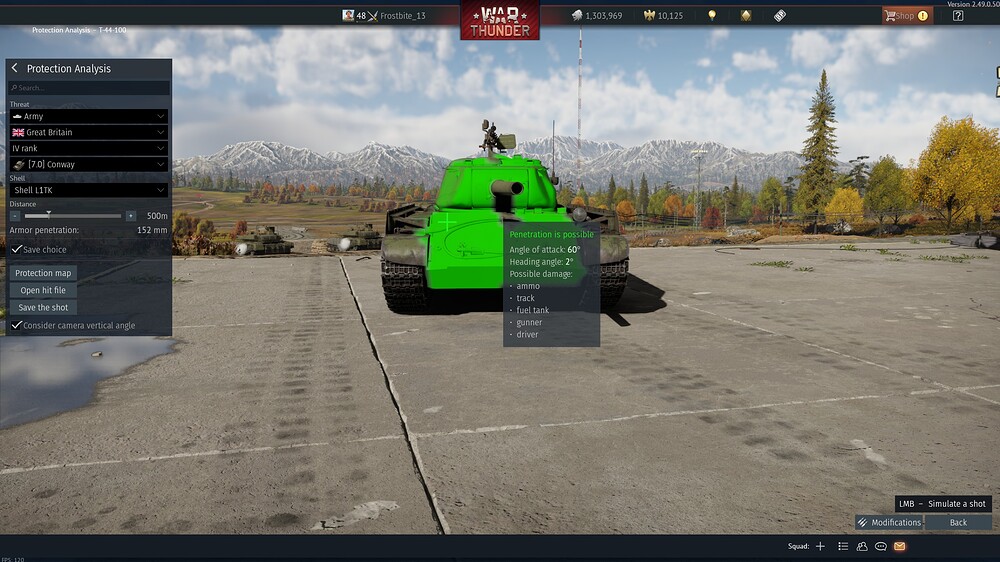Open the Conway vehicle dropdown

[88, 164]
